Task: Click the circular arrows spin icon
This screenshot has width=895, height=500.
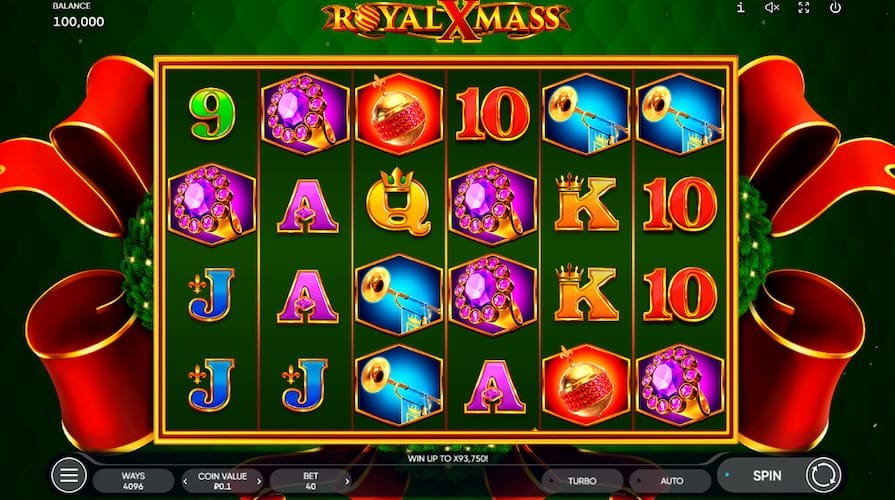Action: point(821,476)
